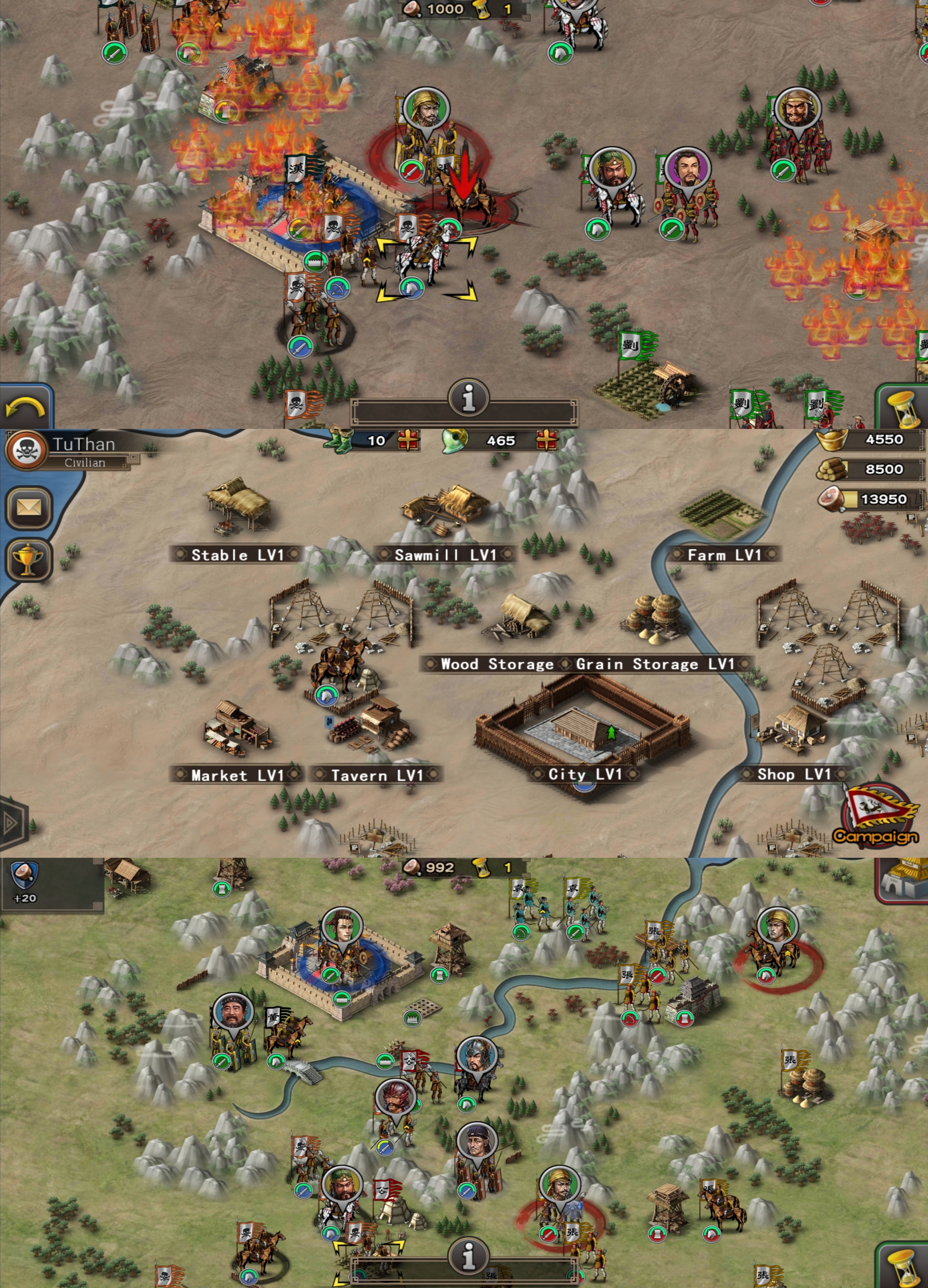
Task: Undo the last move with the yellow arrow
Action: coord(25,407)
